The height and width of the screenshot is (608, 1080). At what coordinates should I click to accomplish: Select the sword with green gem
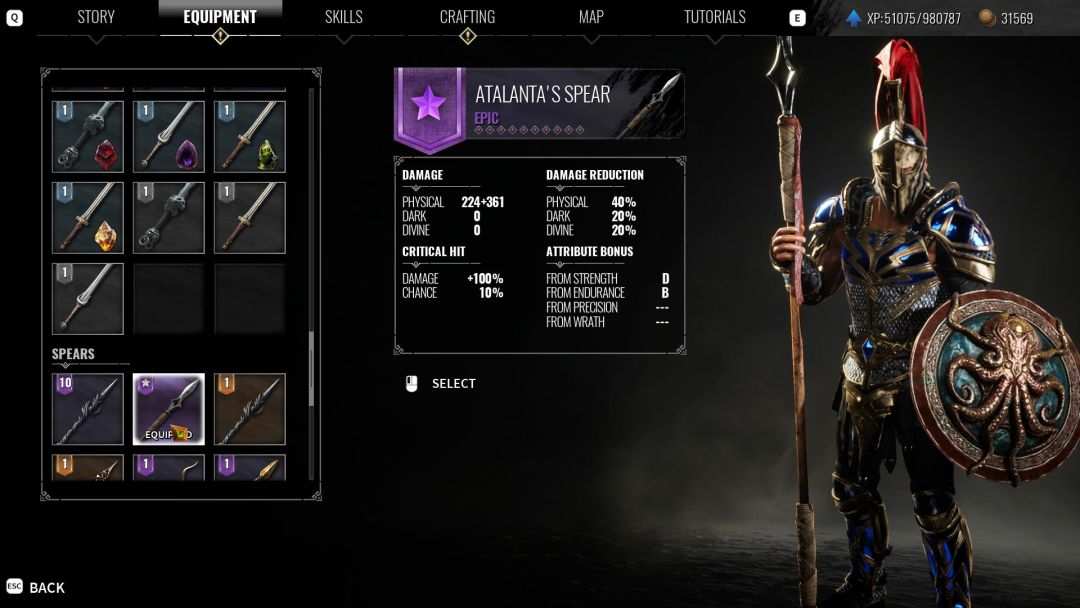tap(250, 137)
